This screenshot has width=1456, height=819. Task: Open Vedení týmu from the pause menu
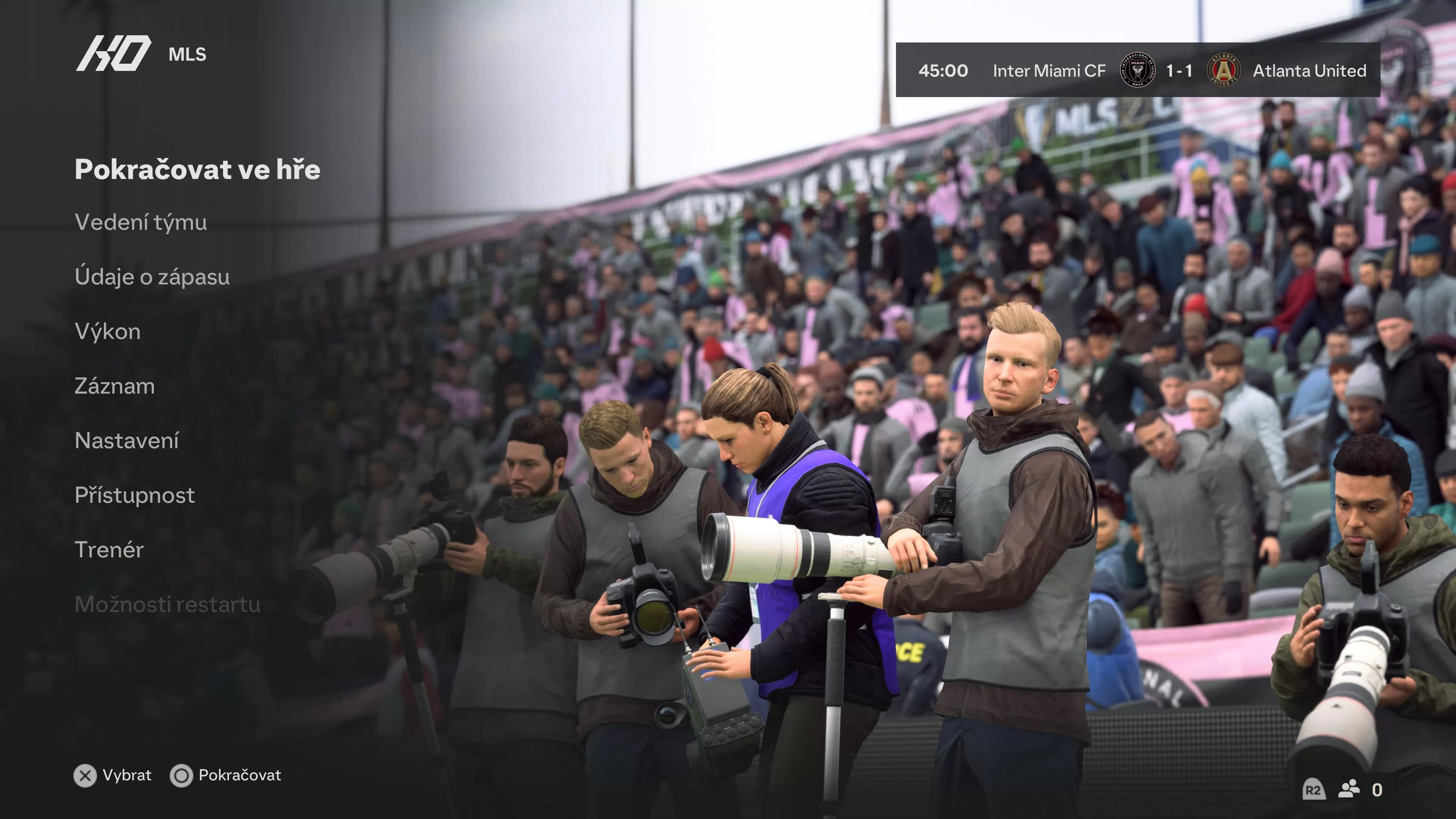coord(141,223)
